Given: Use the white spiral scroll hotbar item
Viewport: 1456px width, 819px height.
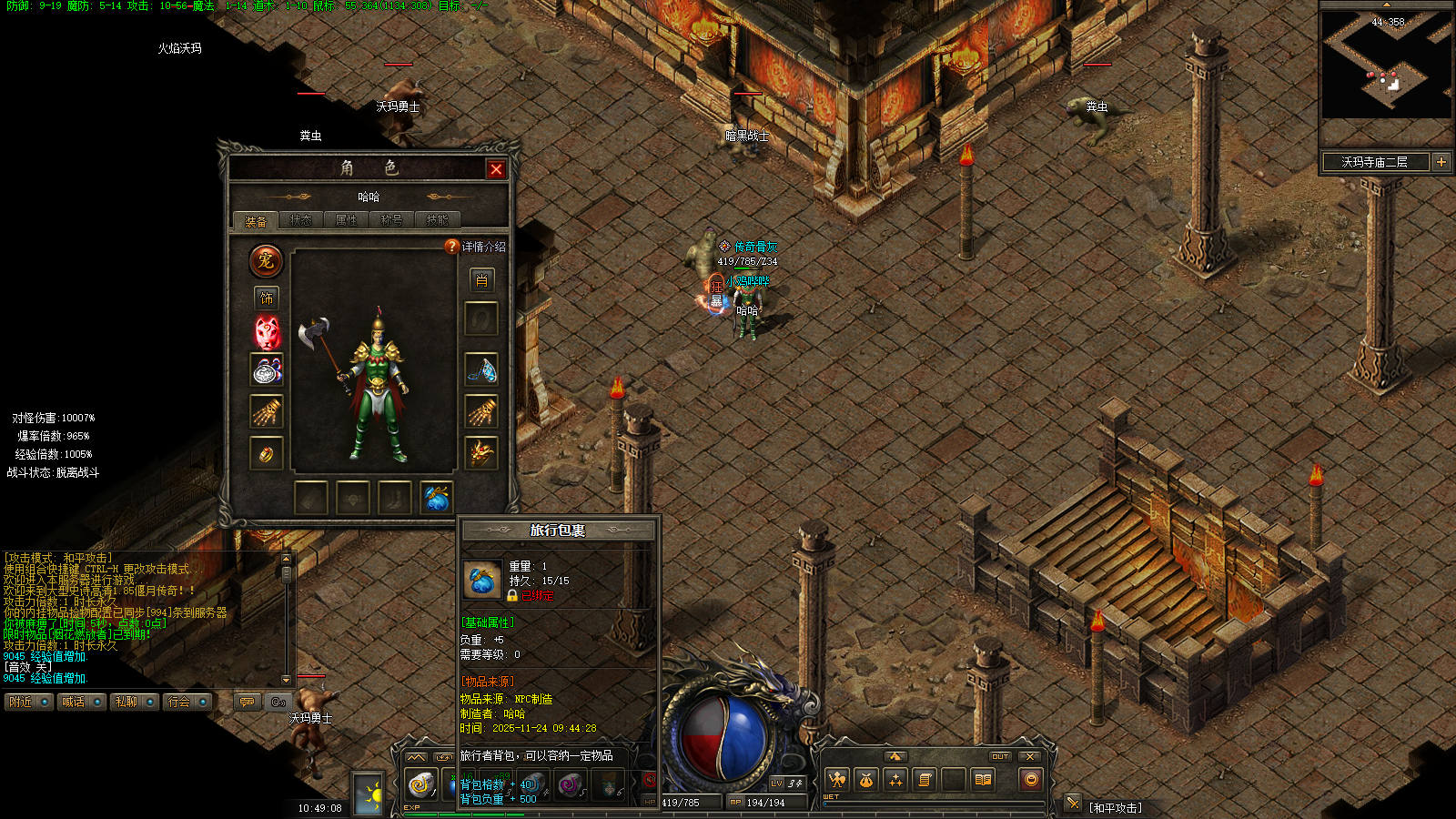Looking at the screenshot, I should tap(420, 784).
